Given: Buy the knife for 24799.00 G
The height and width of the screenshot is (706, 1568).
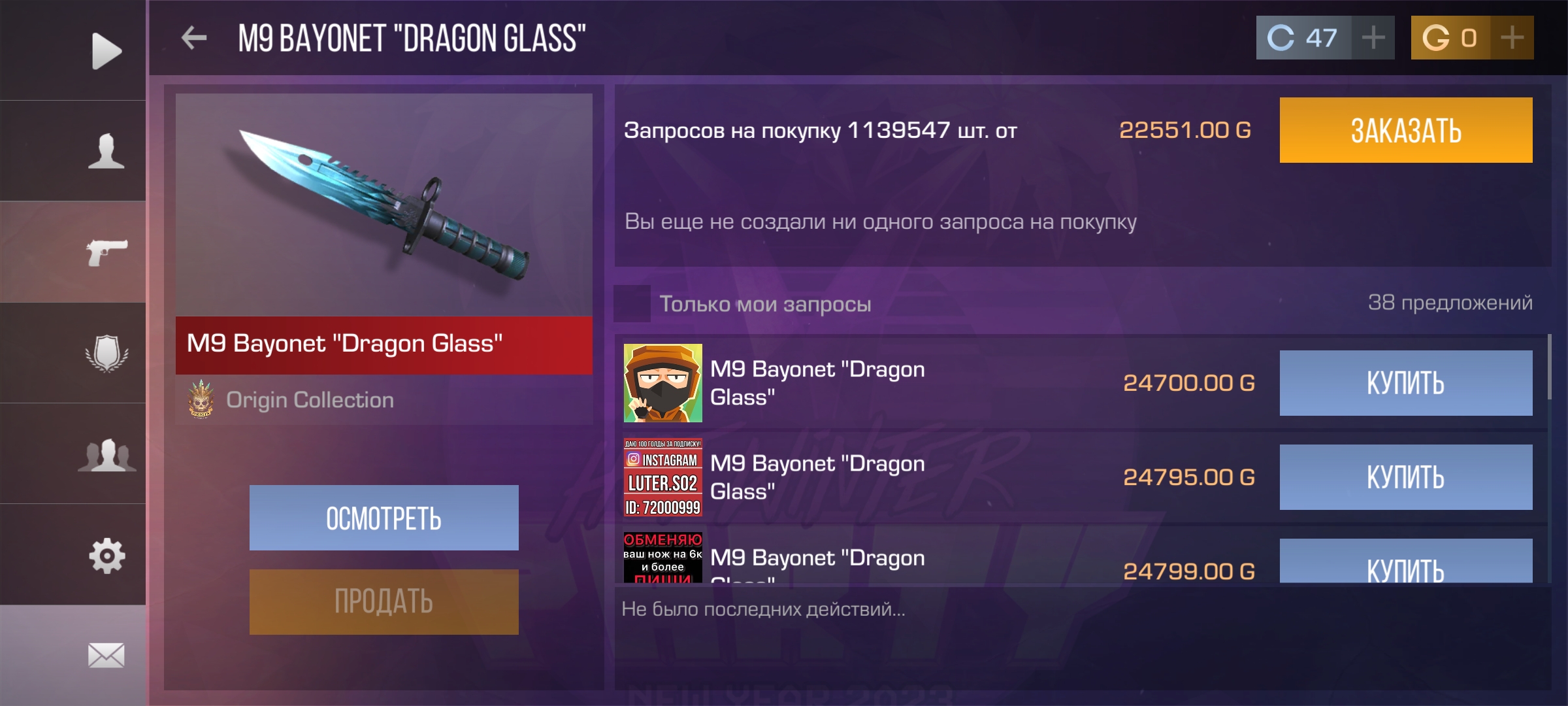Looking at the screenshot, I should tap(1405, 563).
